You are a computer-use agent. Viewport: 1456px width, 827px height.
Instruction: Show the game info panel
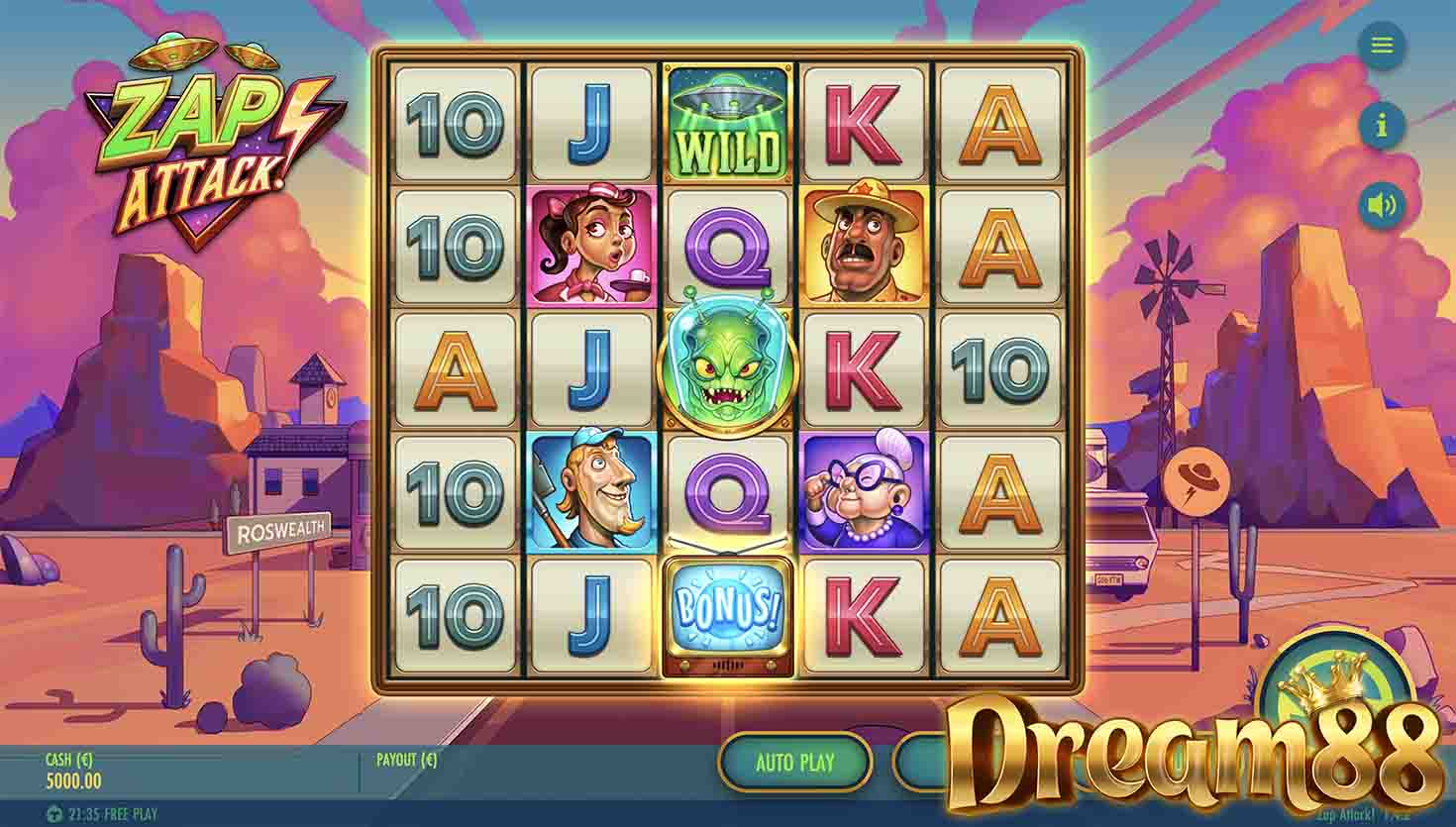tap(1382, 125)
